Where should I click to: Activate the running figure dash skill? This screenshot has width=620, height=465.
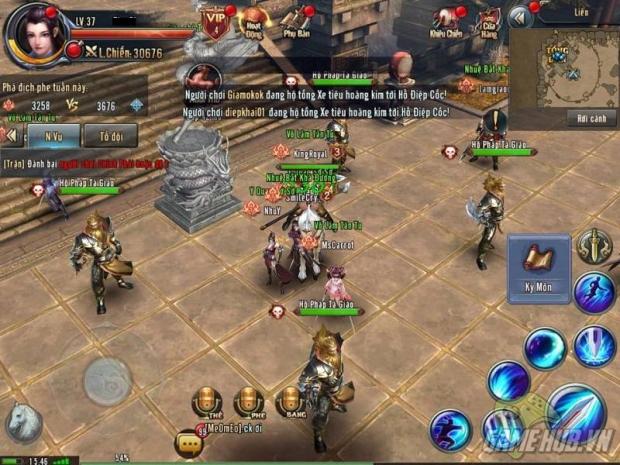tap(594, 294)
